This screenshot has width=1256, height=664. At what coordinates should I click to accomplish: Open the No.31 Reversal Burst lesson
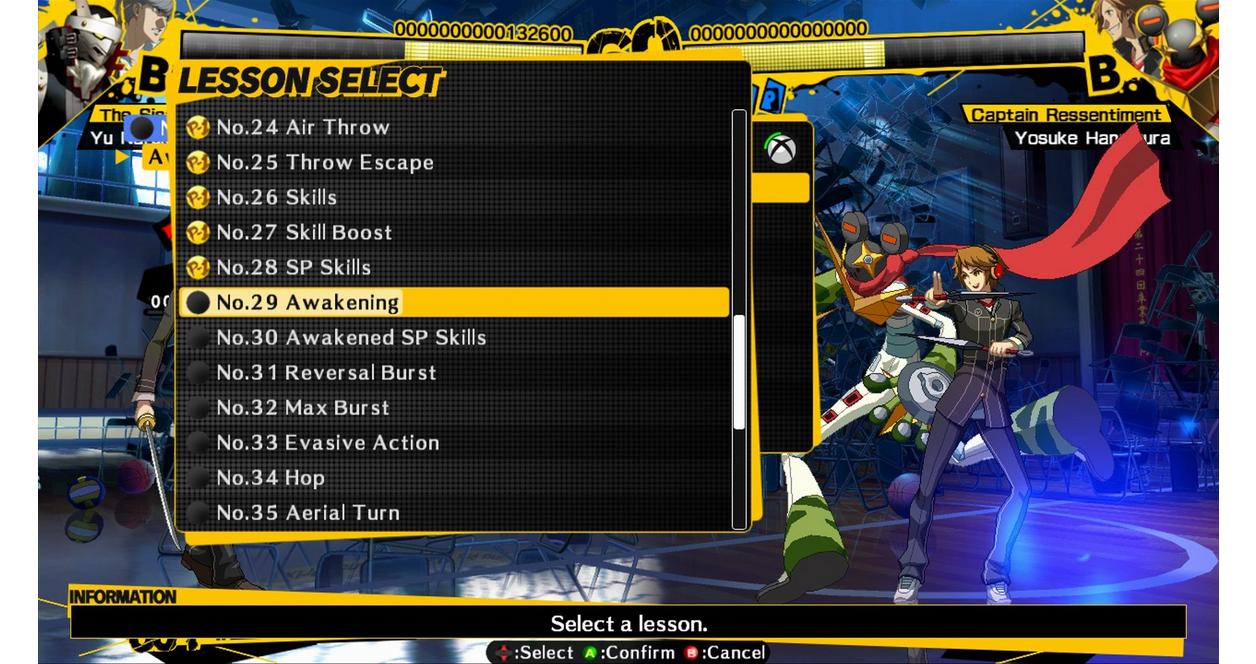[326, 372]
